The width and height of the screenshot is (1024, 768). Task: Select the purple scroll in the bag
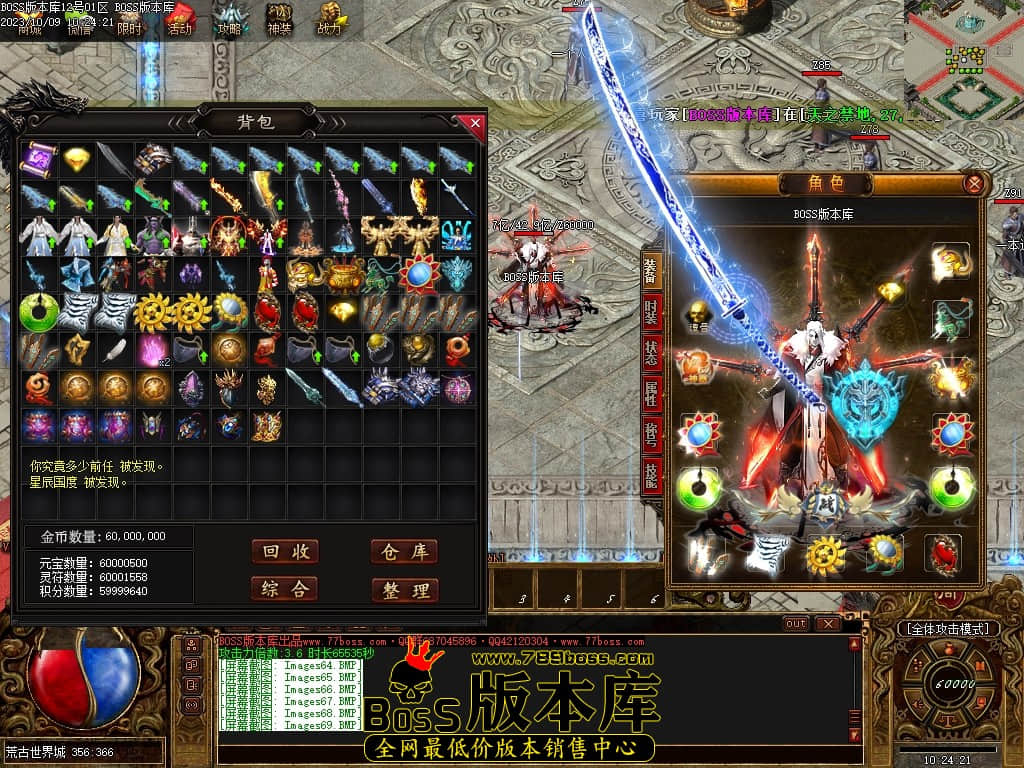pos(40,159)
